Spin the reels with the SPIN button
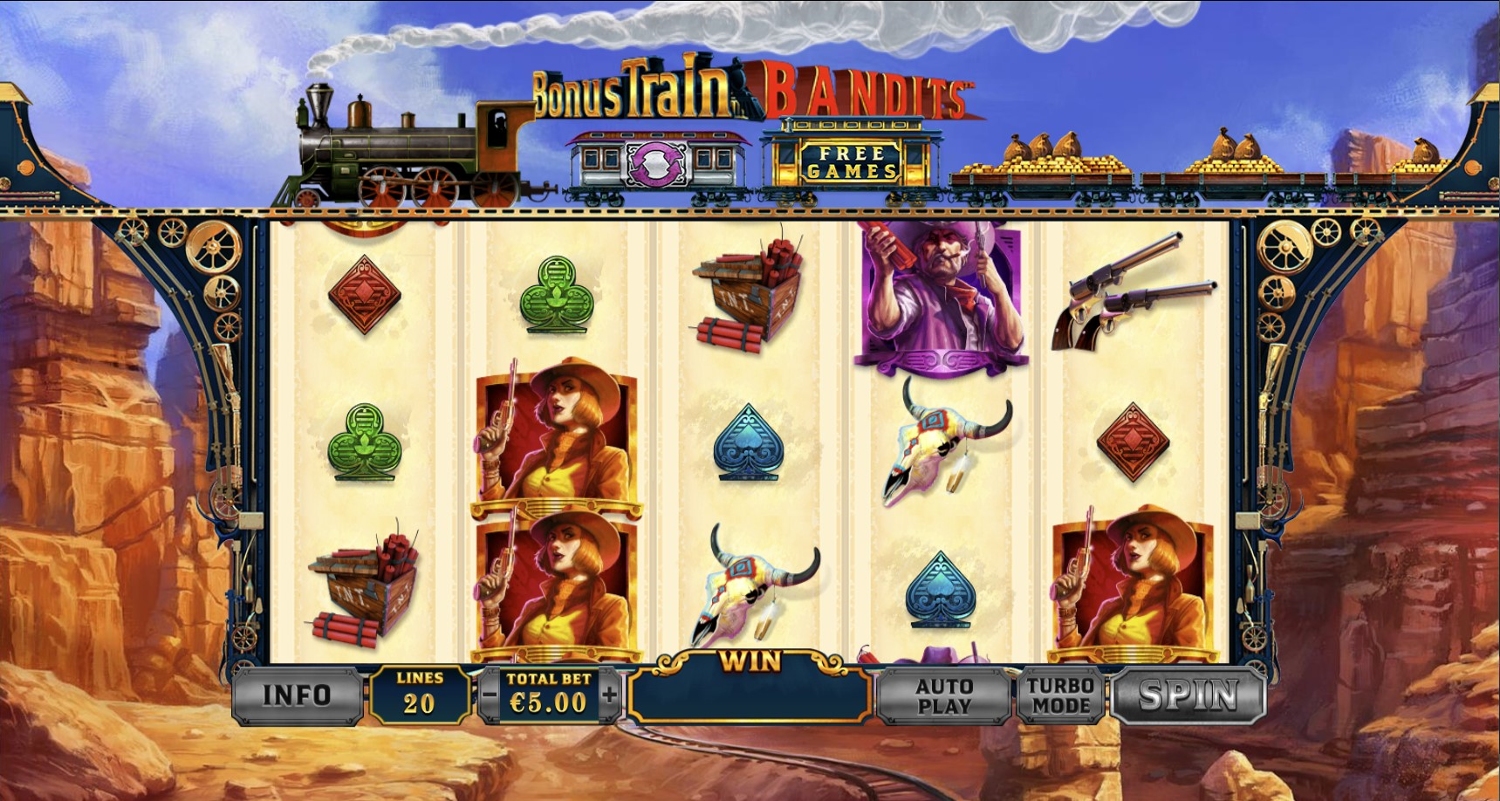The height and width of the screenshot is (801, 1500). click(x=1188, y=695)
